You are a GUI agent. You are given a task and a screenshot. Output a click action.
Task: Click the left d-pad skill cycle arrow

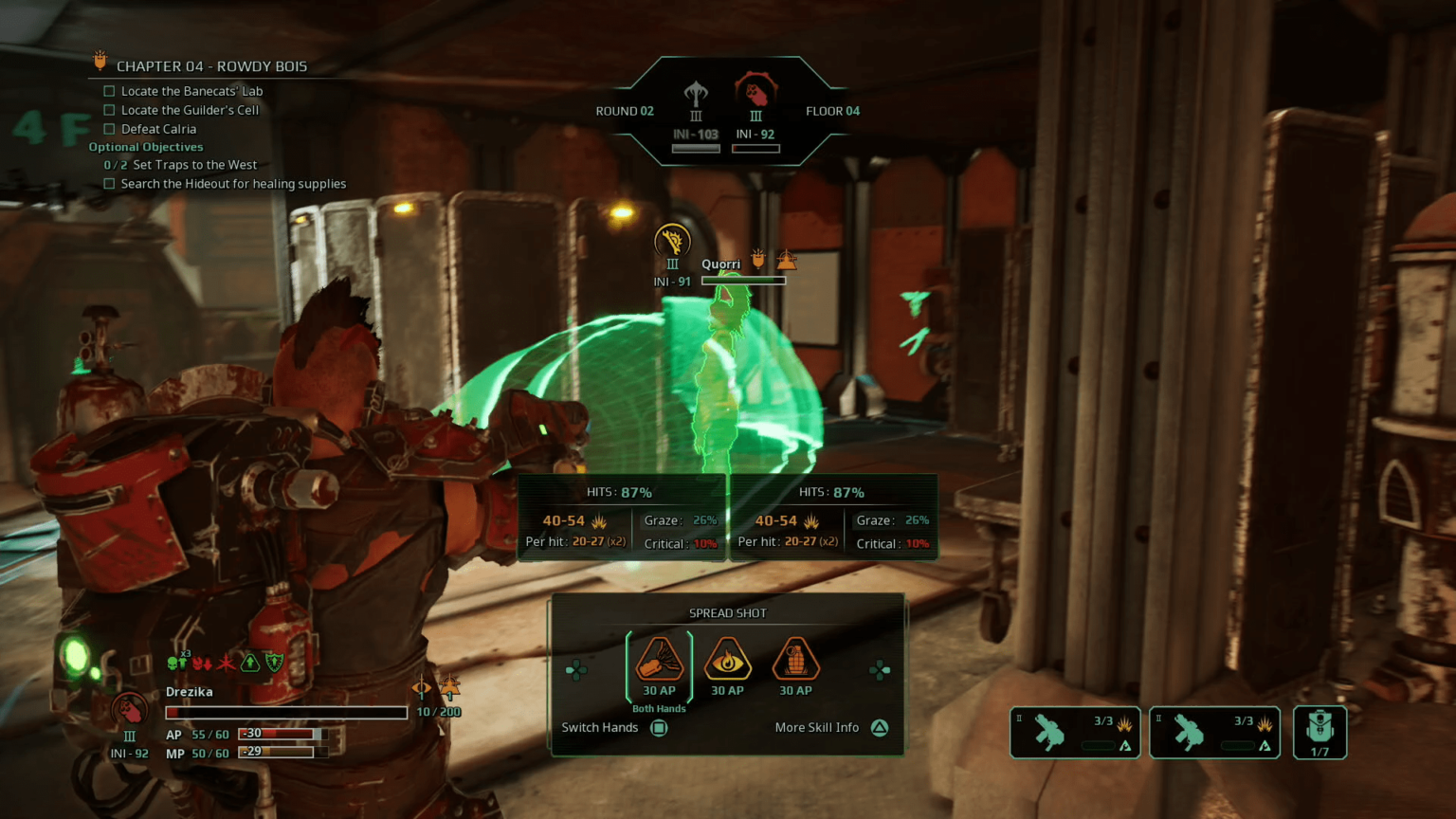tap(575, 669)
